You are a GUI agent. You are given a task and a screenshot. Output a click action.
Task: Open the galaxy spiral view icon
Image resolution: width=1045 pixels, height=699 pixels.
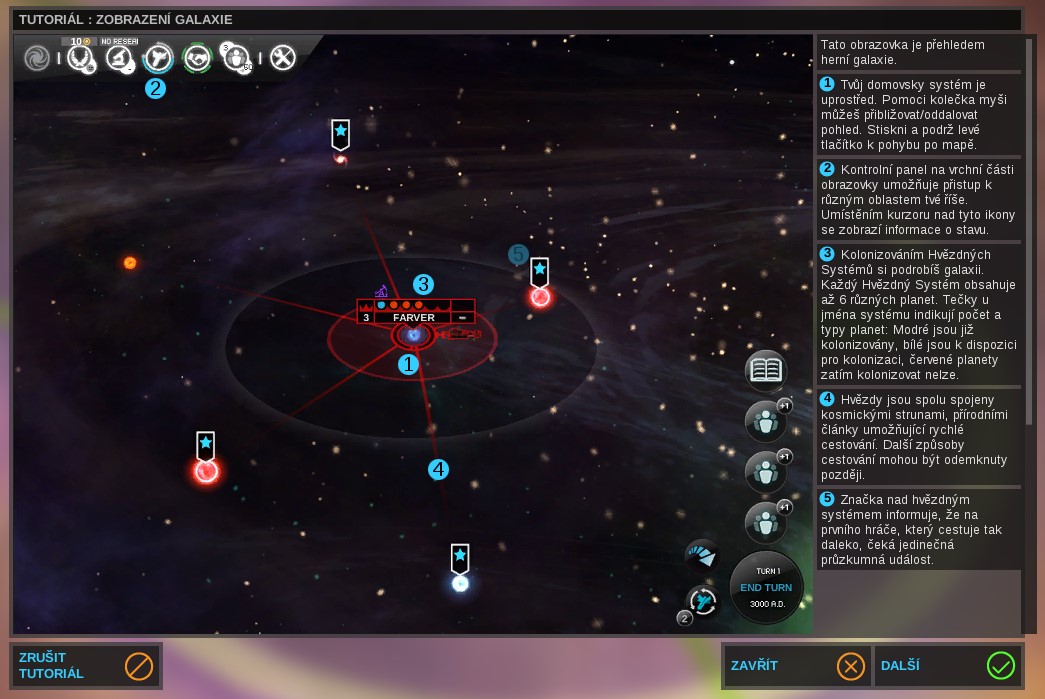pos(38,58)
